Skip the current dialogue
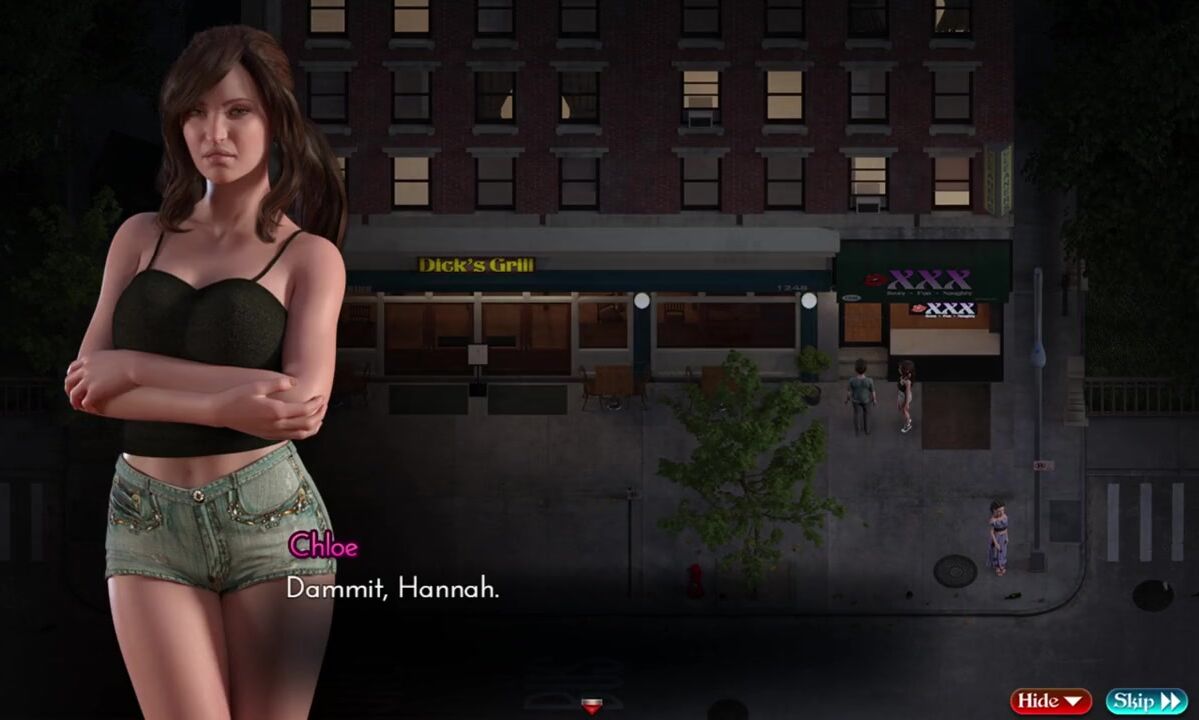1199x720 pixels. click(1145, 701)
